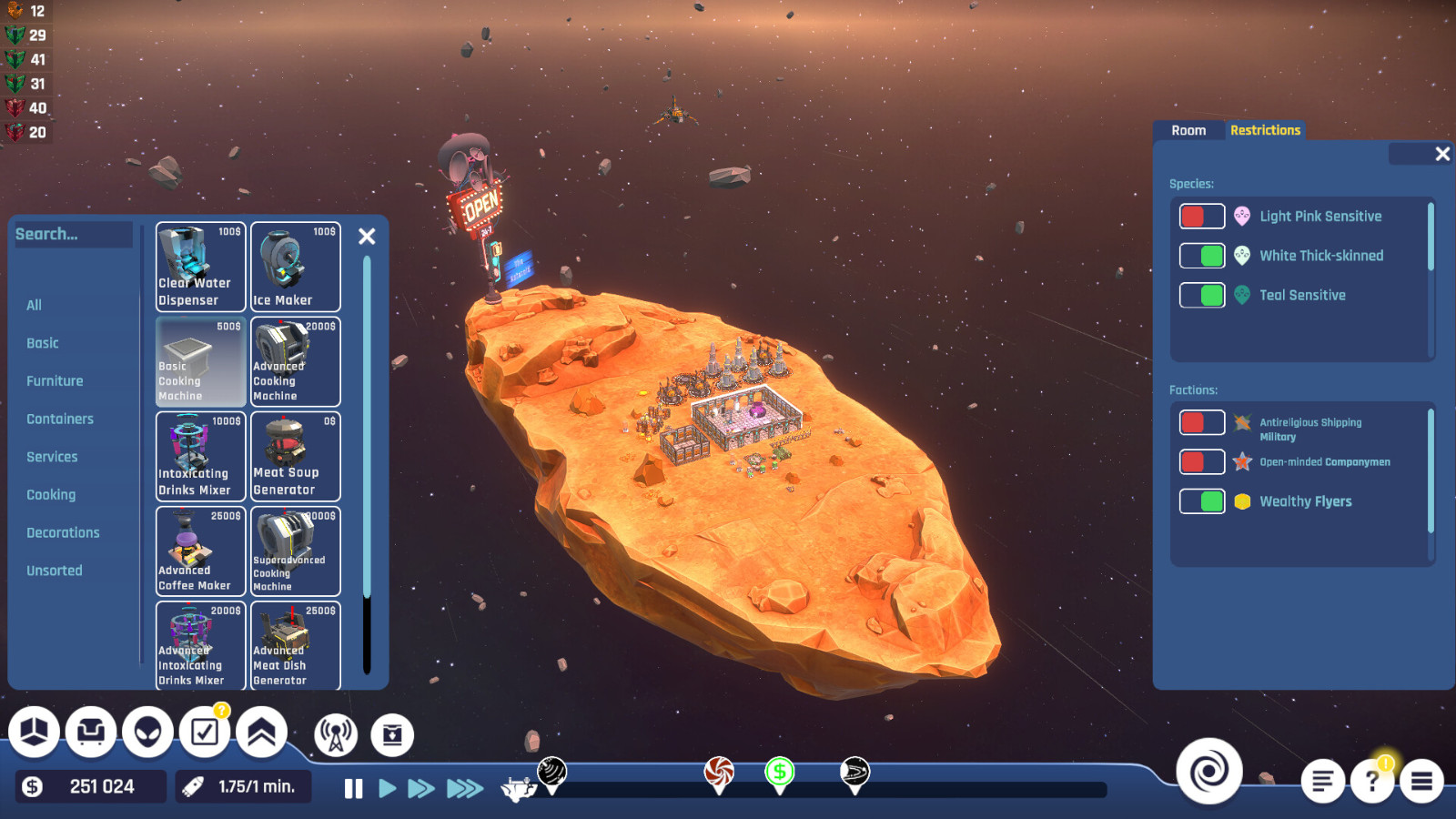Screen dimensions: 1456x819
Task: Pause the game
Action: pos(353,789)
